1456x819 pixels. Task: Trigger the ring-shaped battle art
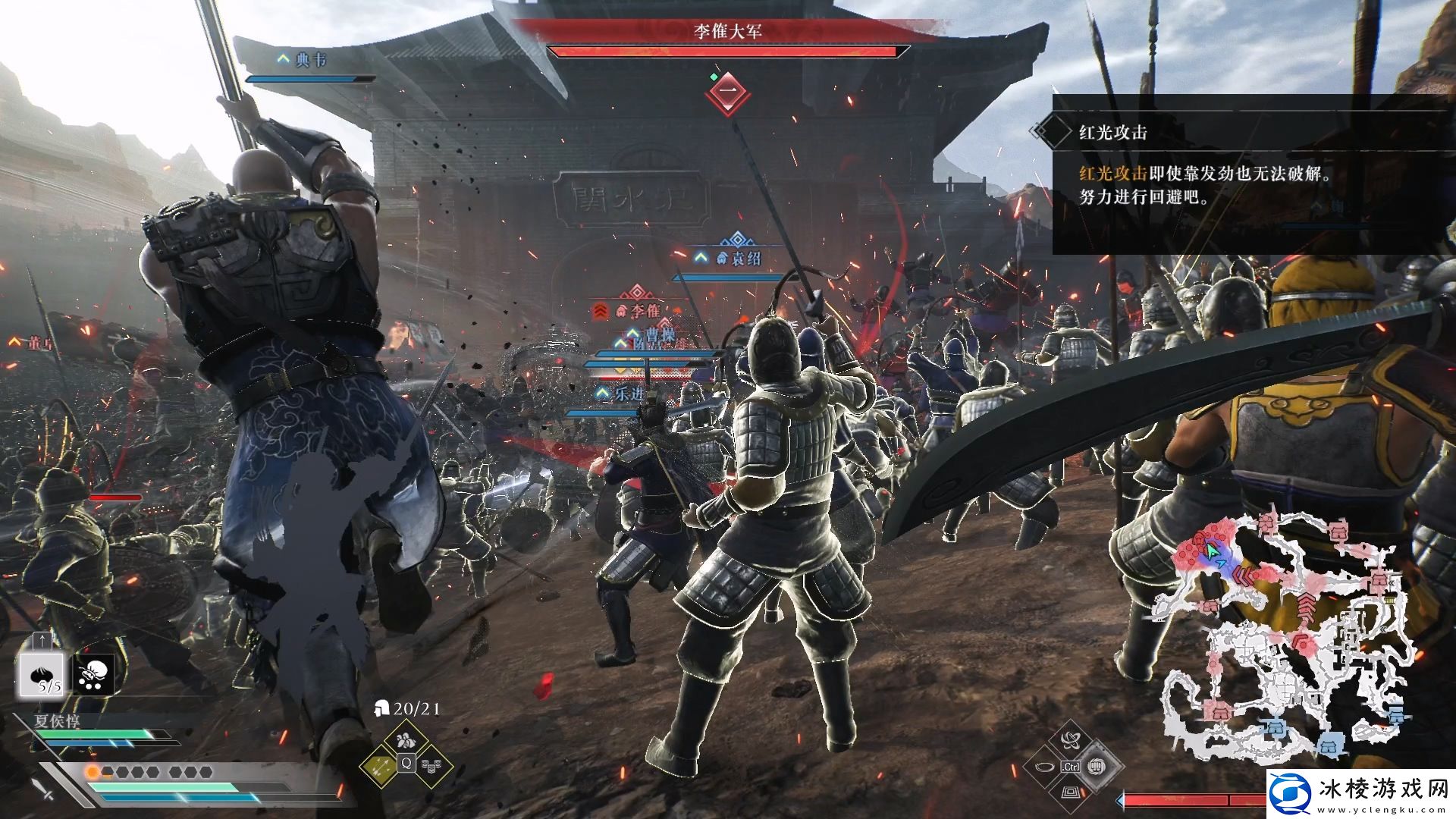[1044, 767]
